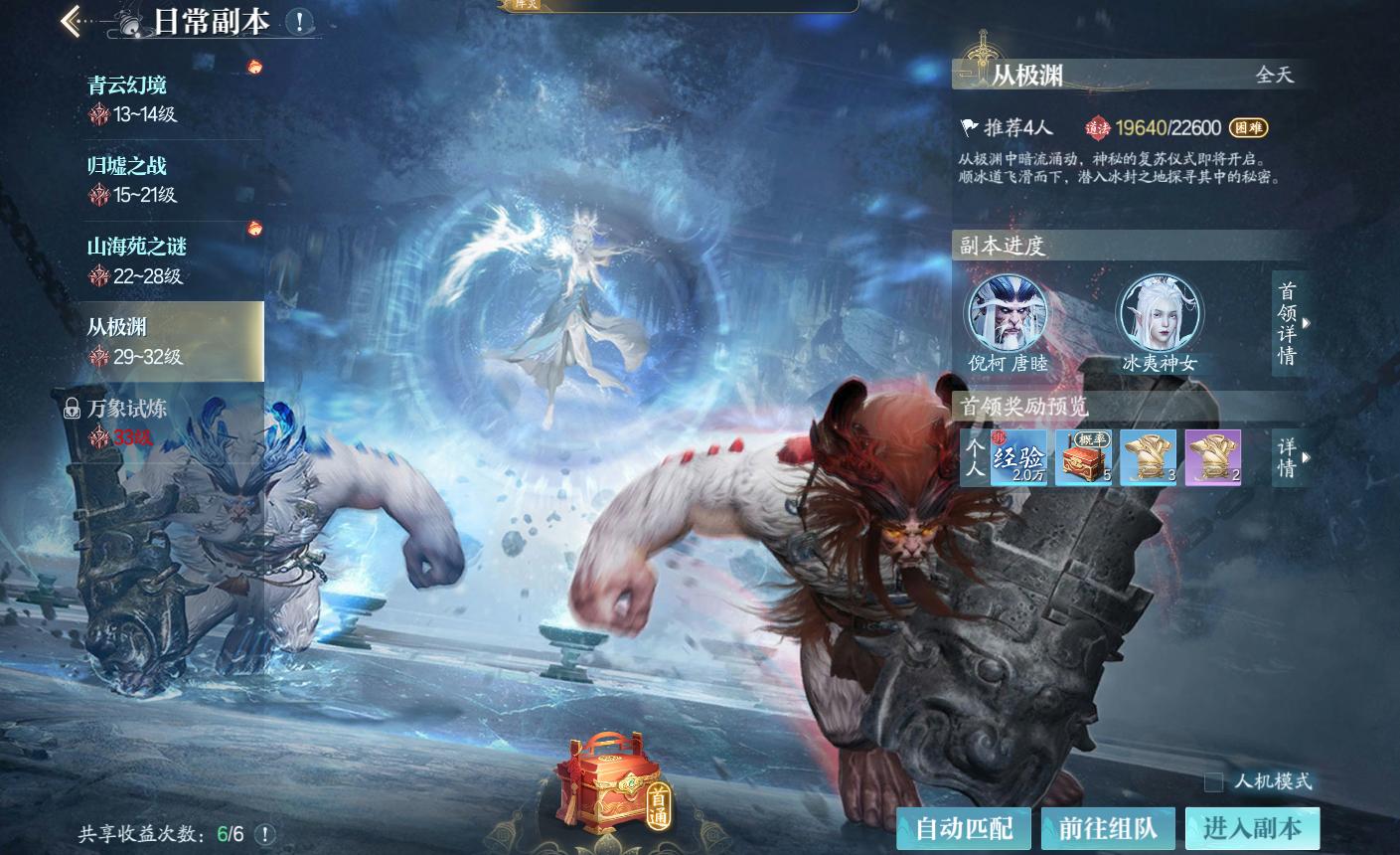Enable 人机模式 checkbox
The image size is (1400, 855).
[x=1213, y=782]
